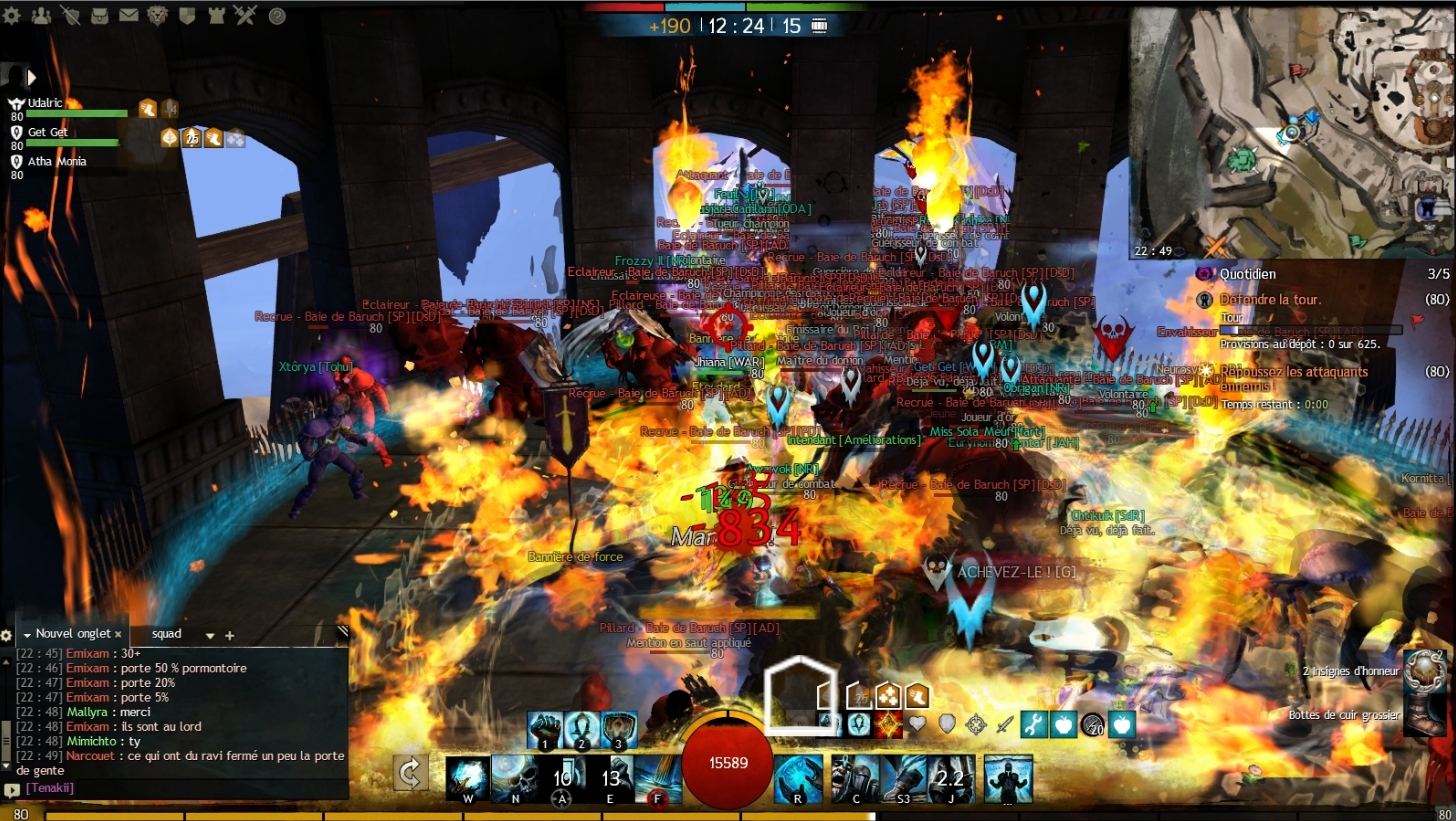
Task: Activate the fist skill numbered 1
Action: (x=545, y=731)
